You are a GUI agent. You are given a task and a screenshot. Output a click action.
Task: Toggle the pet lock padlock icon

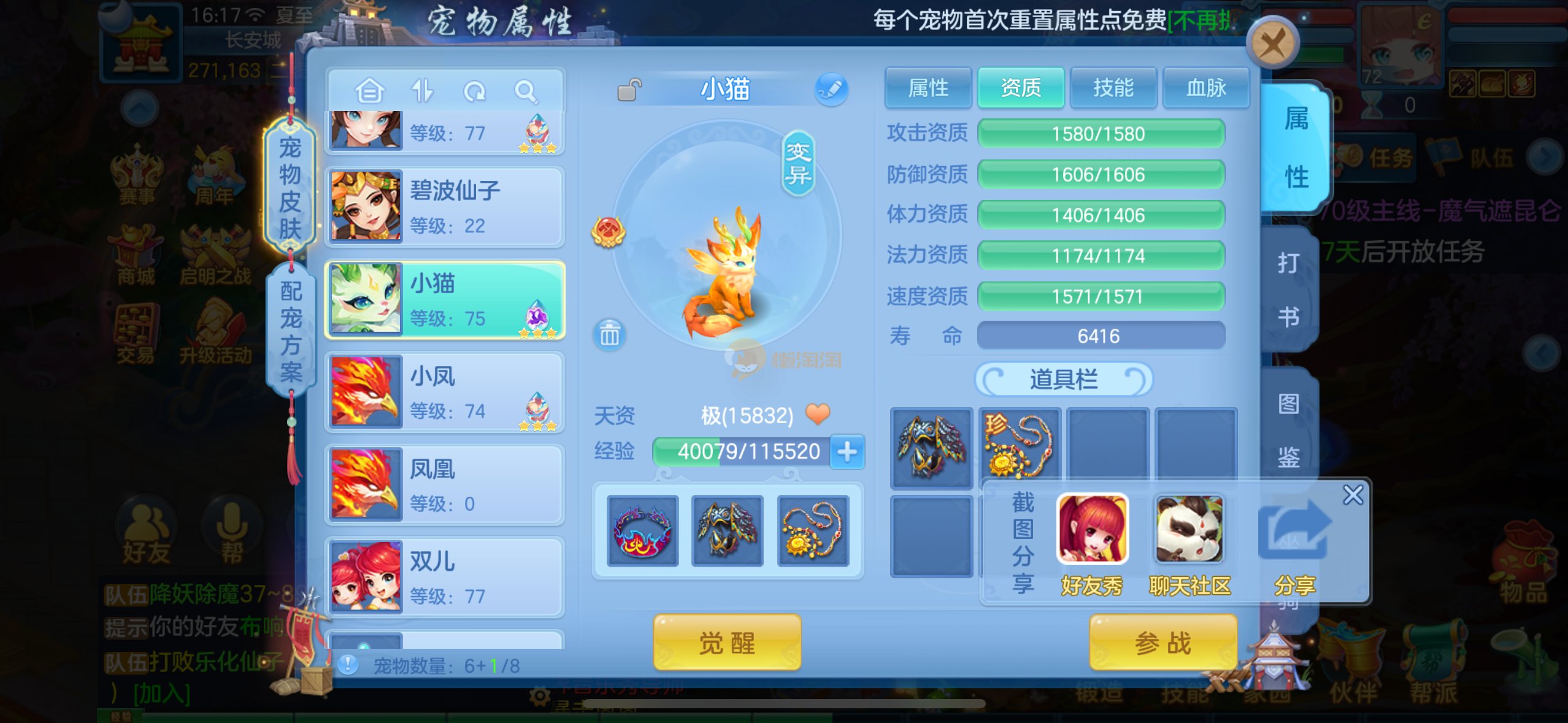pyautogui.click(x=629, y=90)
